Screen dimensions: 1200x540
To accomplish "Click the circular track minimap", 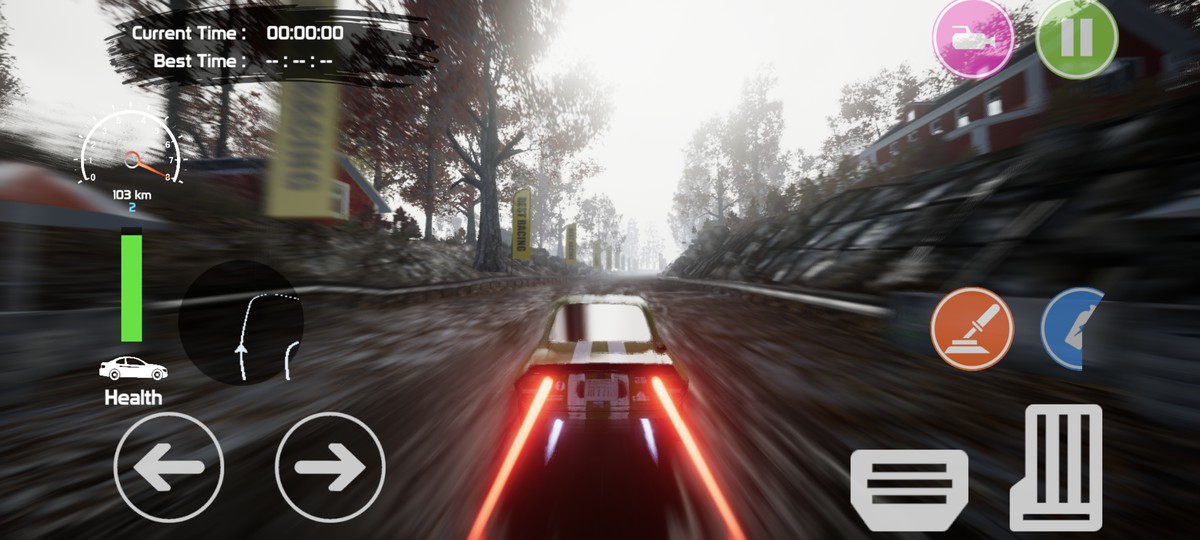I will pos(242,323).
